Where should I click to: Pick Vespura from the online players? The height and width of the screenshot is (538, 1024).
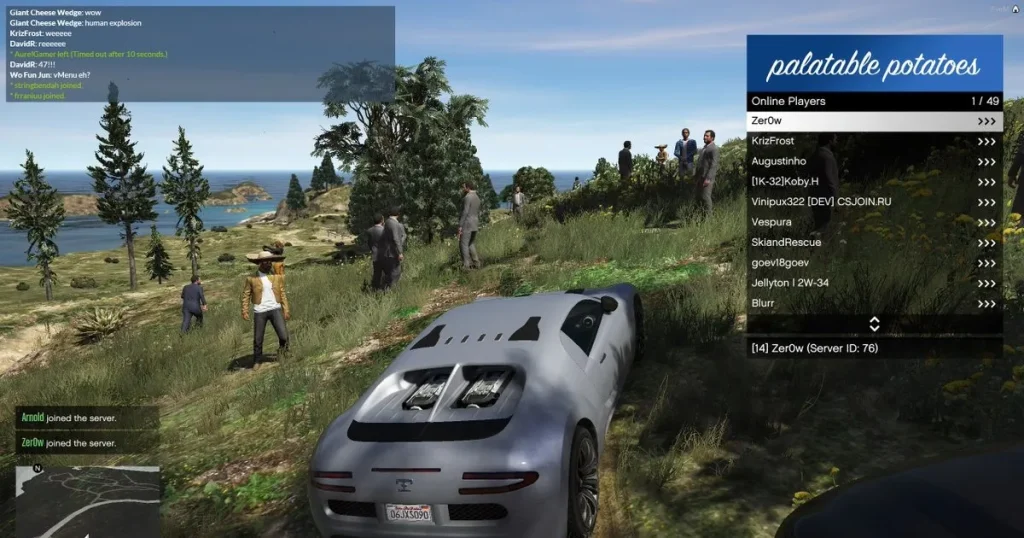(x=874, y=222)
